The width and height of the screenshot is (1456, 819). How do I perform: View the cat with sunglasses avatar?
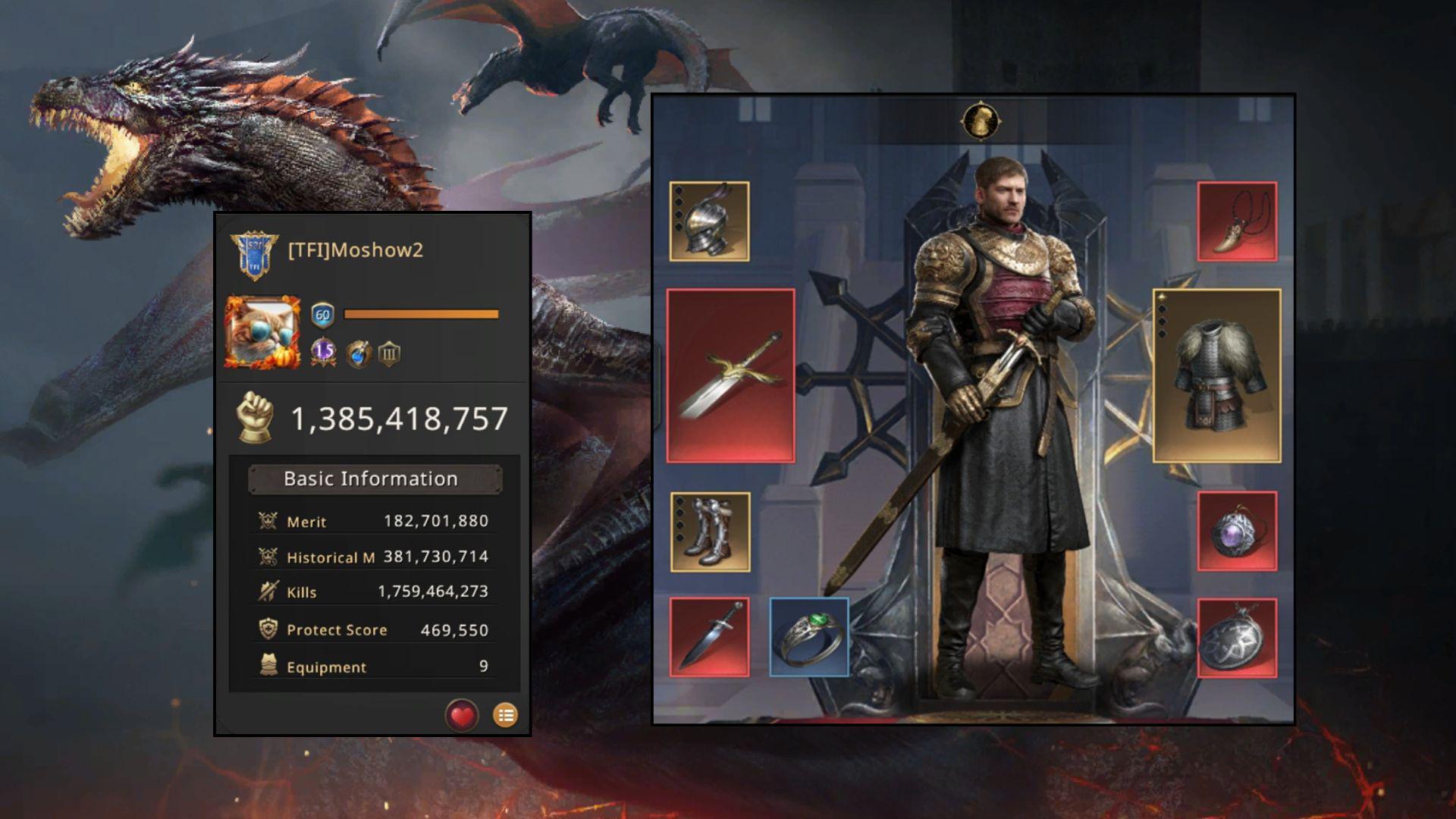(262, 332)
